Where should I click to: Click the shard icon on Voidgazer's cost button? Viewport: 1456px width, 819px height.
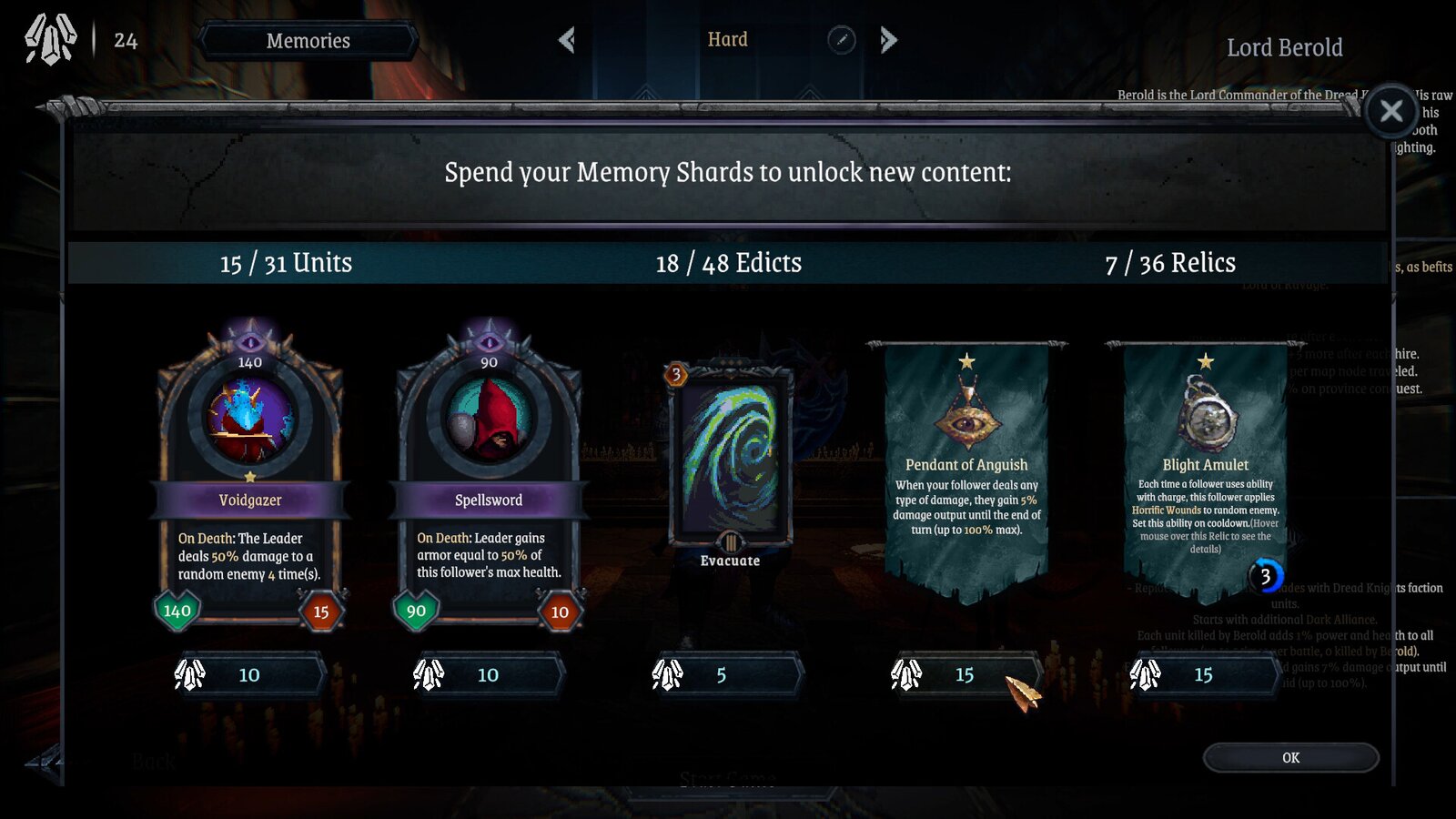coord(191,674)
